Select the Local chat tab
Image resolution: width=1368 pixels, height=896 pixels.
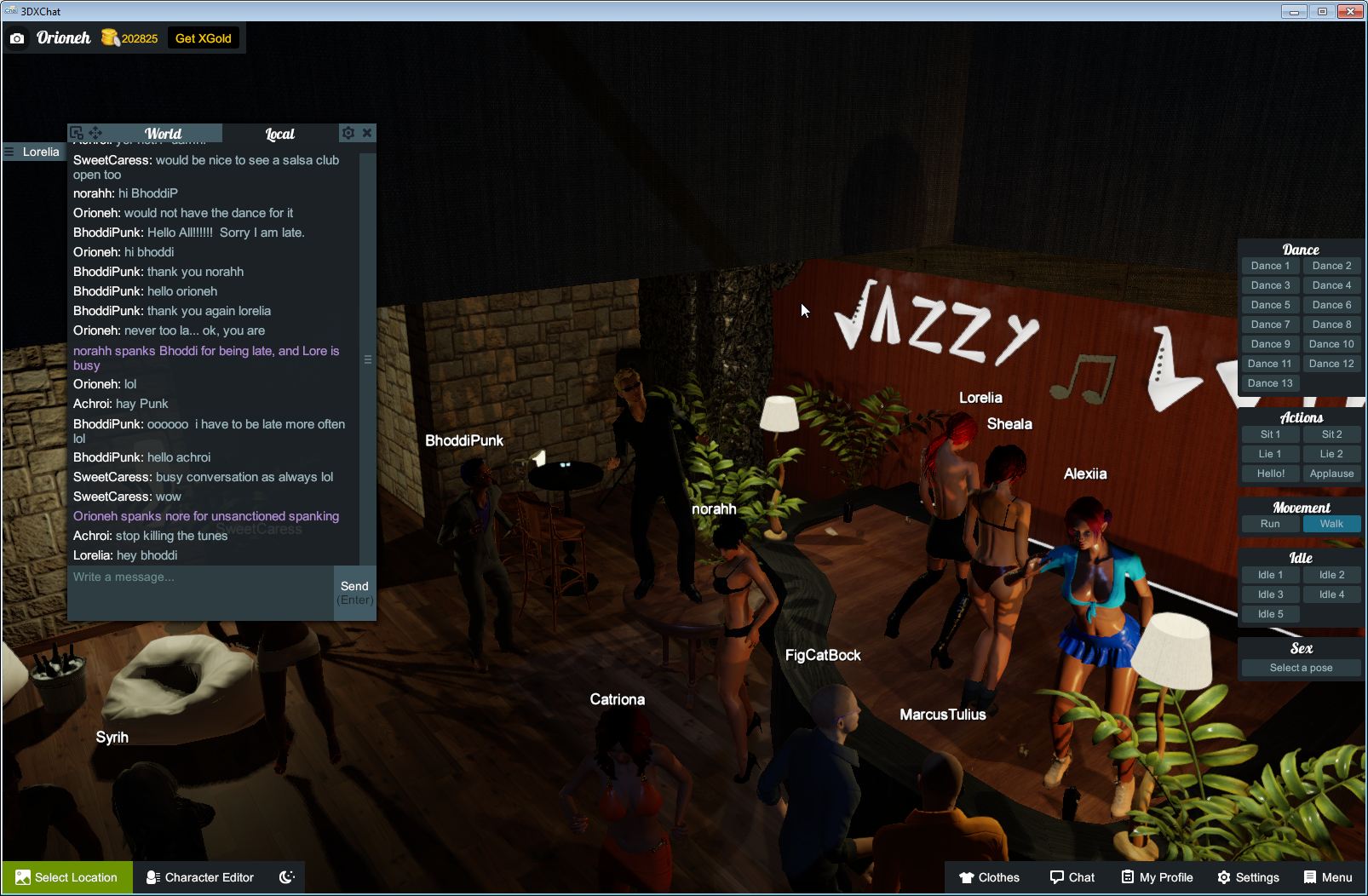(x=280, y=134)
